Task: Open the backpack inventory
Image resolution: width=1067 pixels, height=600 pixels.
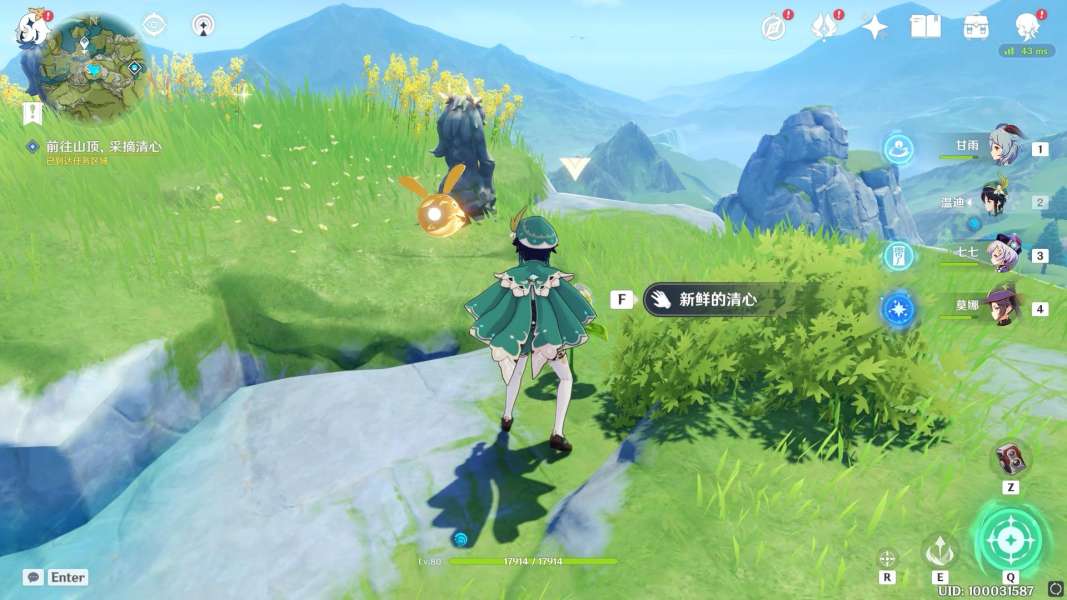Action: pyautogui.click(x=976, y=27)
